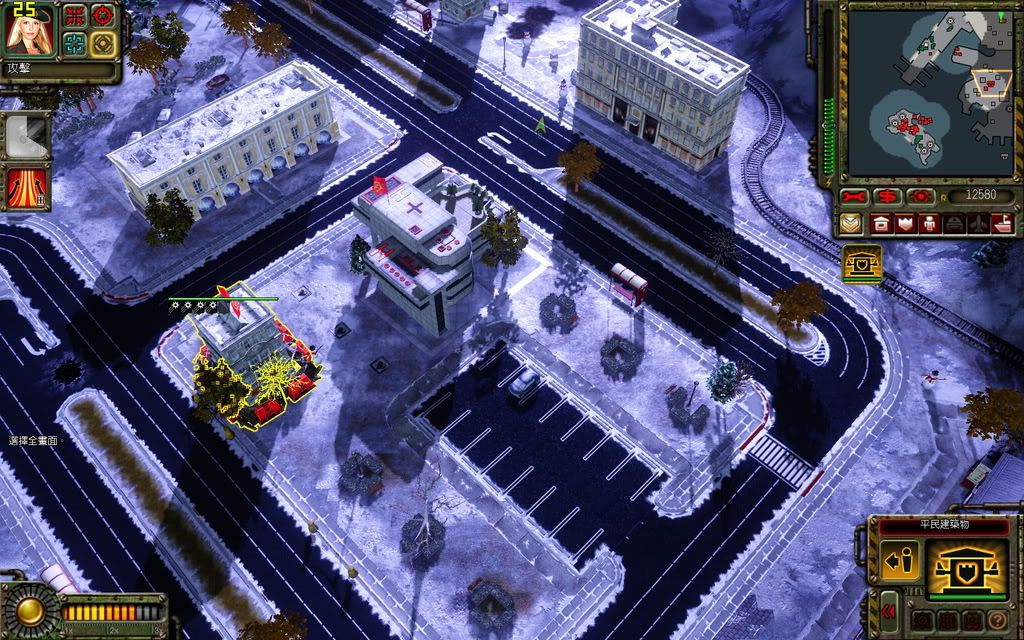
Task: Activate the red wrench repair button
Action: 852,196
